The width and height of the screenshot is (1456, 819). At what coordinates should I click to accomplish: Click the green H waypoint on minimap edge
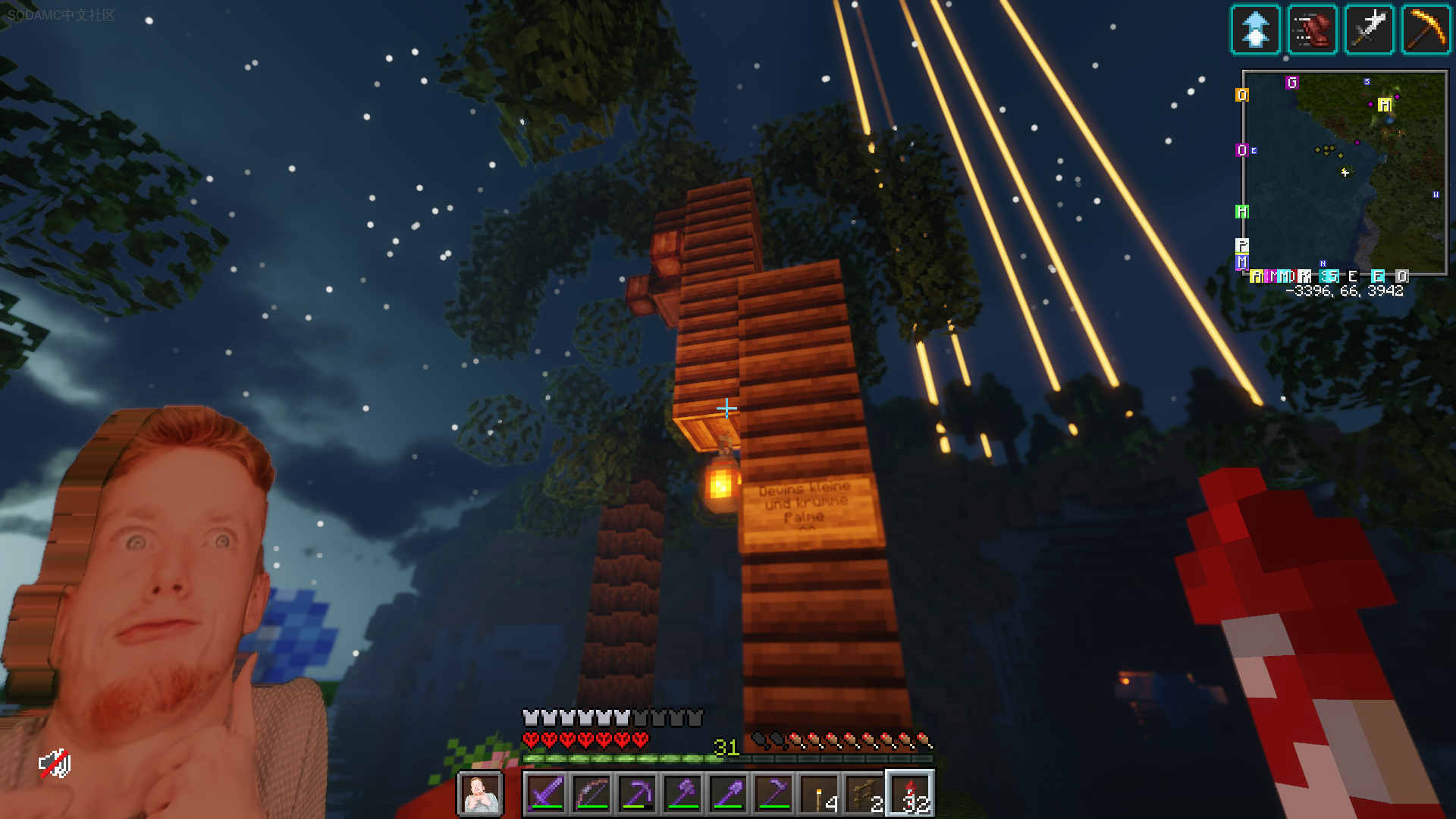pyautogui.click(x=1241, y=212)
